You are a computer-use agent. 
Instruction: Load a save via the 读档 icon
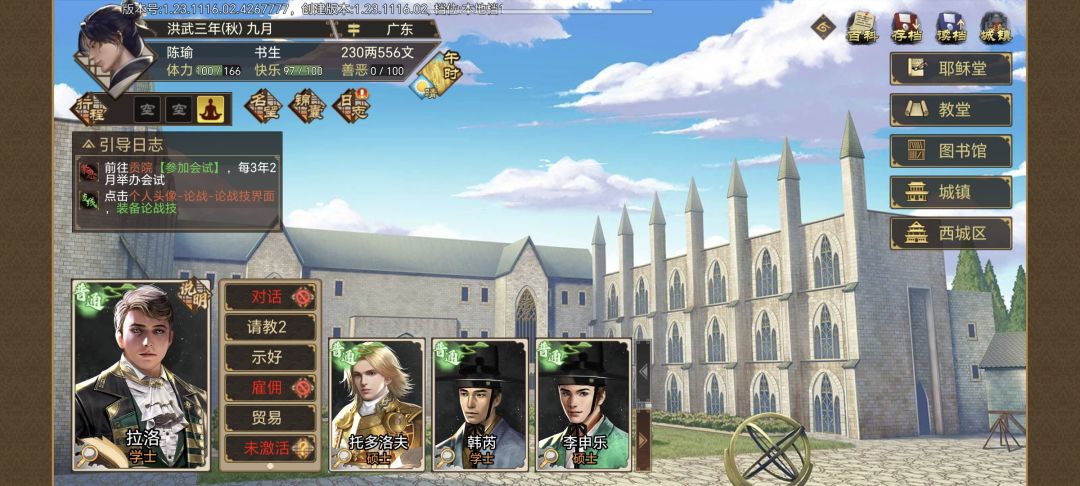950,27
